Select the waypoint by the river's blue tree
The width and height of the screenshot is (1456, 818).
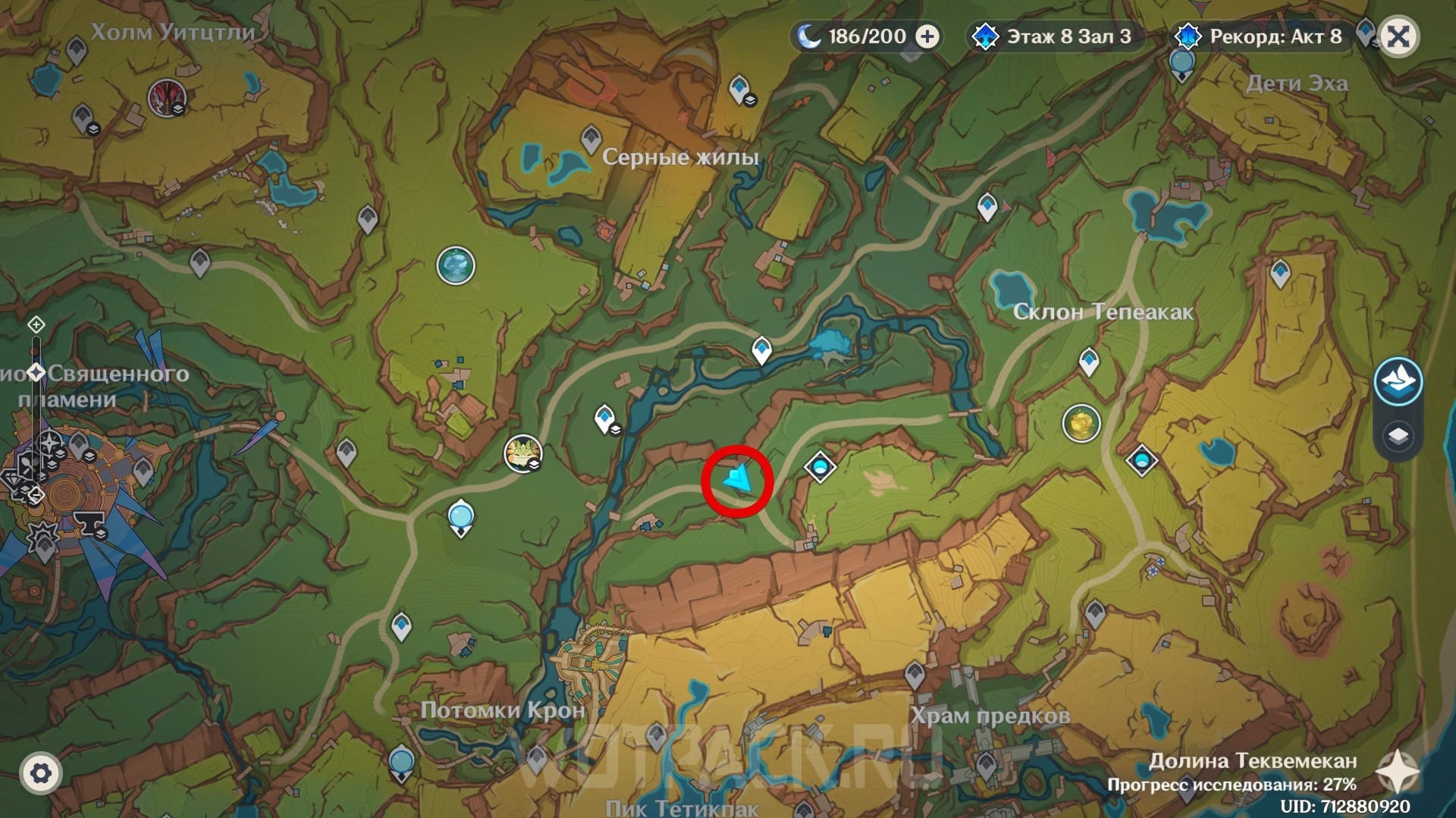[x=761, y=350]
